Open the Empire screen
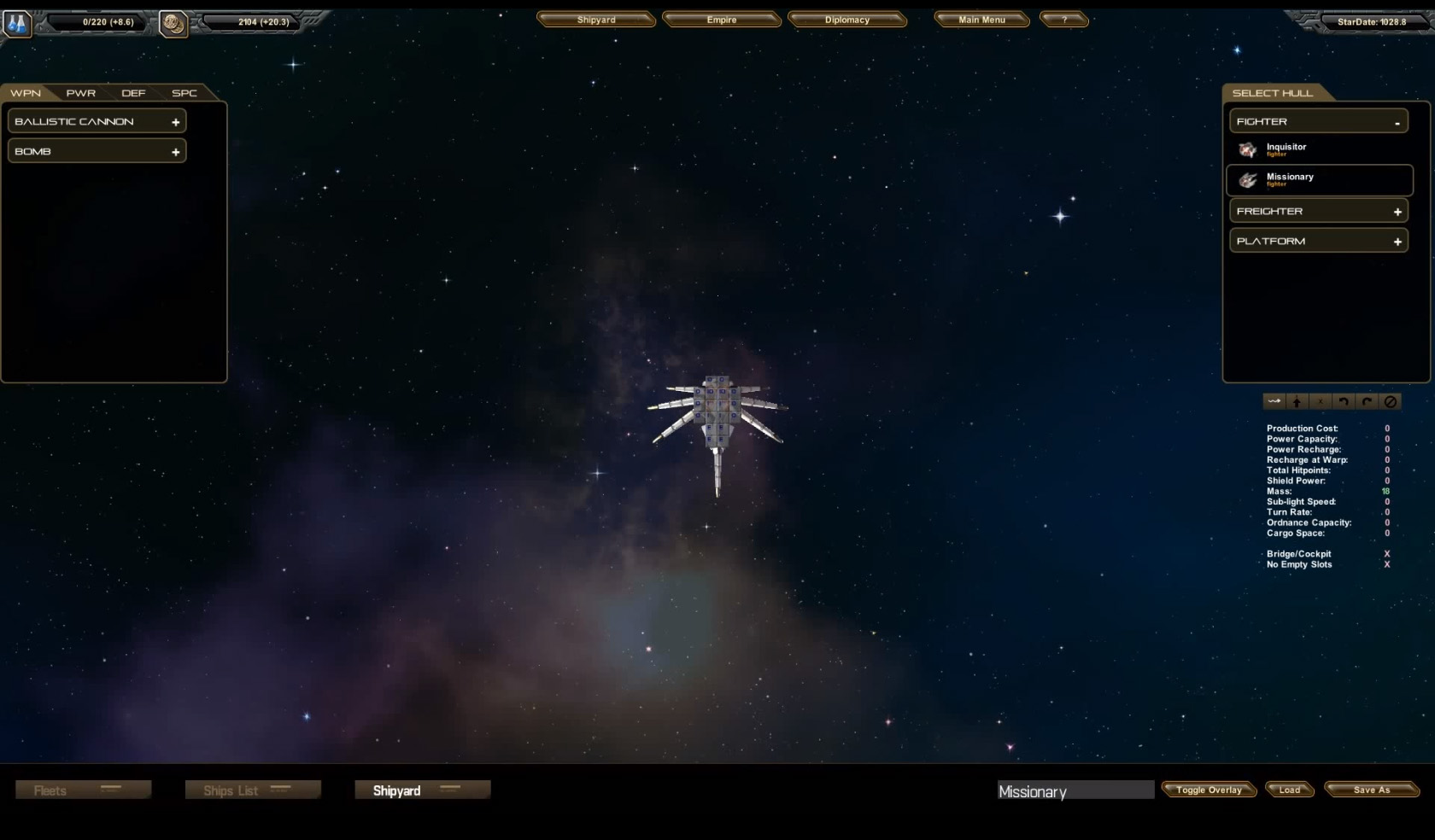The image size is (1435, 840). pos(721,20)
